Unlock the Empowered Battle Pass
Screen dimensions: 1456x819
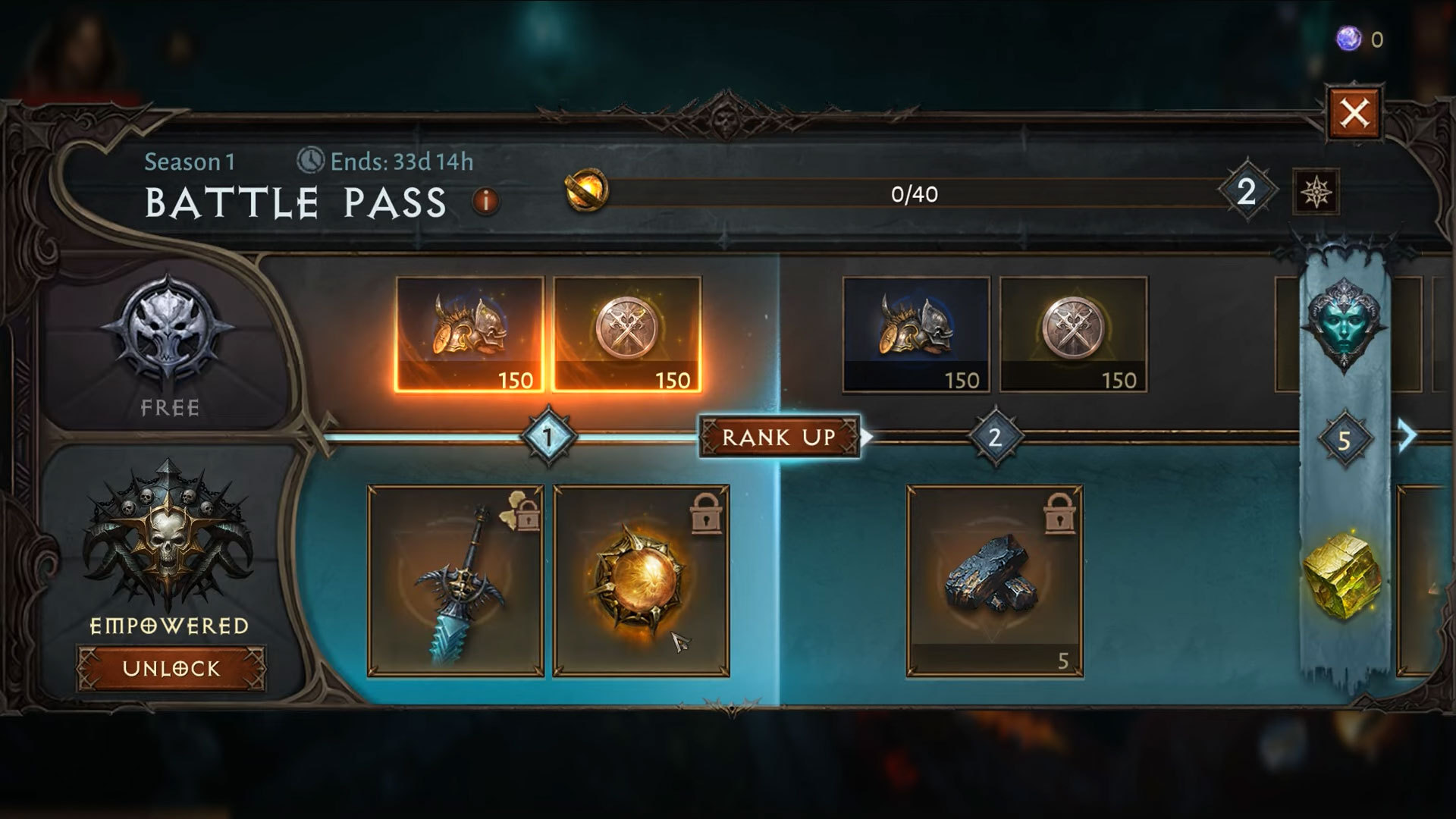pos(171,668)
